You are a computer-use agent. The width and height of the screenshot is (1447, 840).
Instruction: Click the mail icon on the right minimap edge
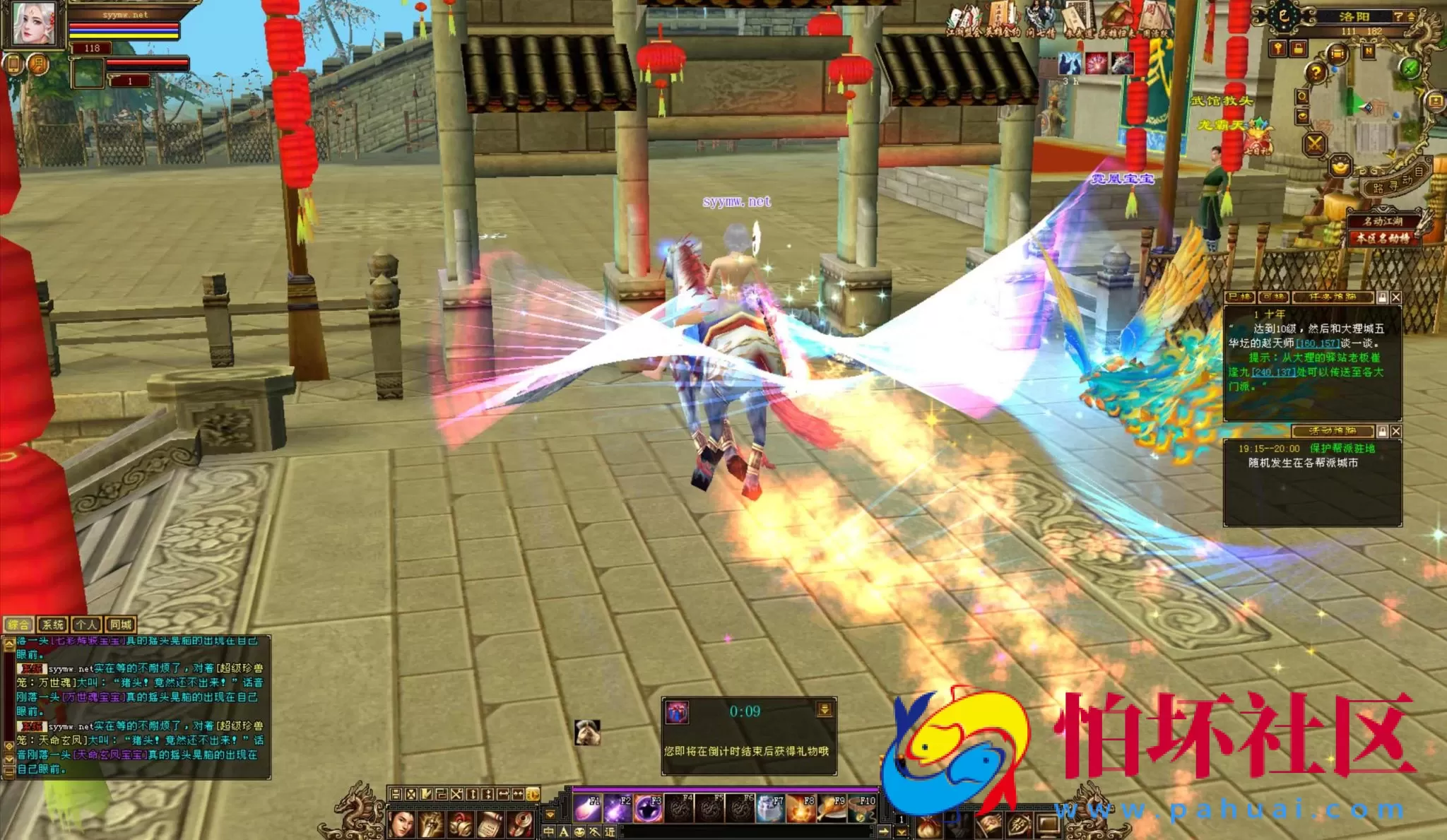1436,100
